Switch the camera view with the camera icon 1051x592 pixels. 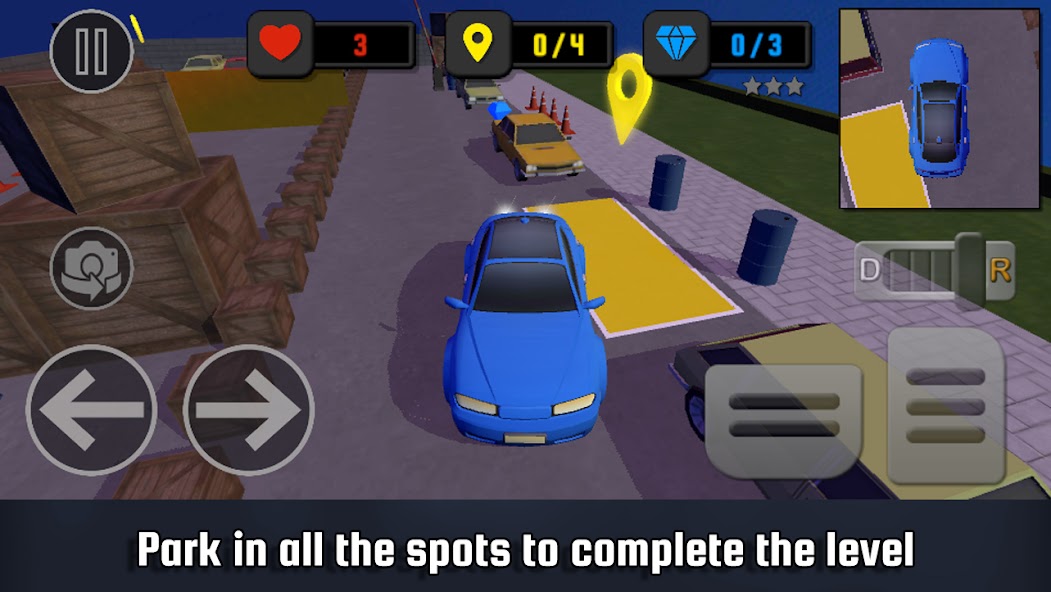pos(91,268)
